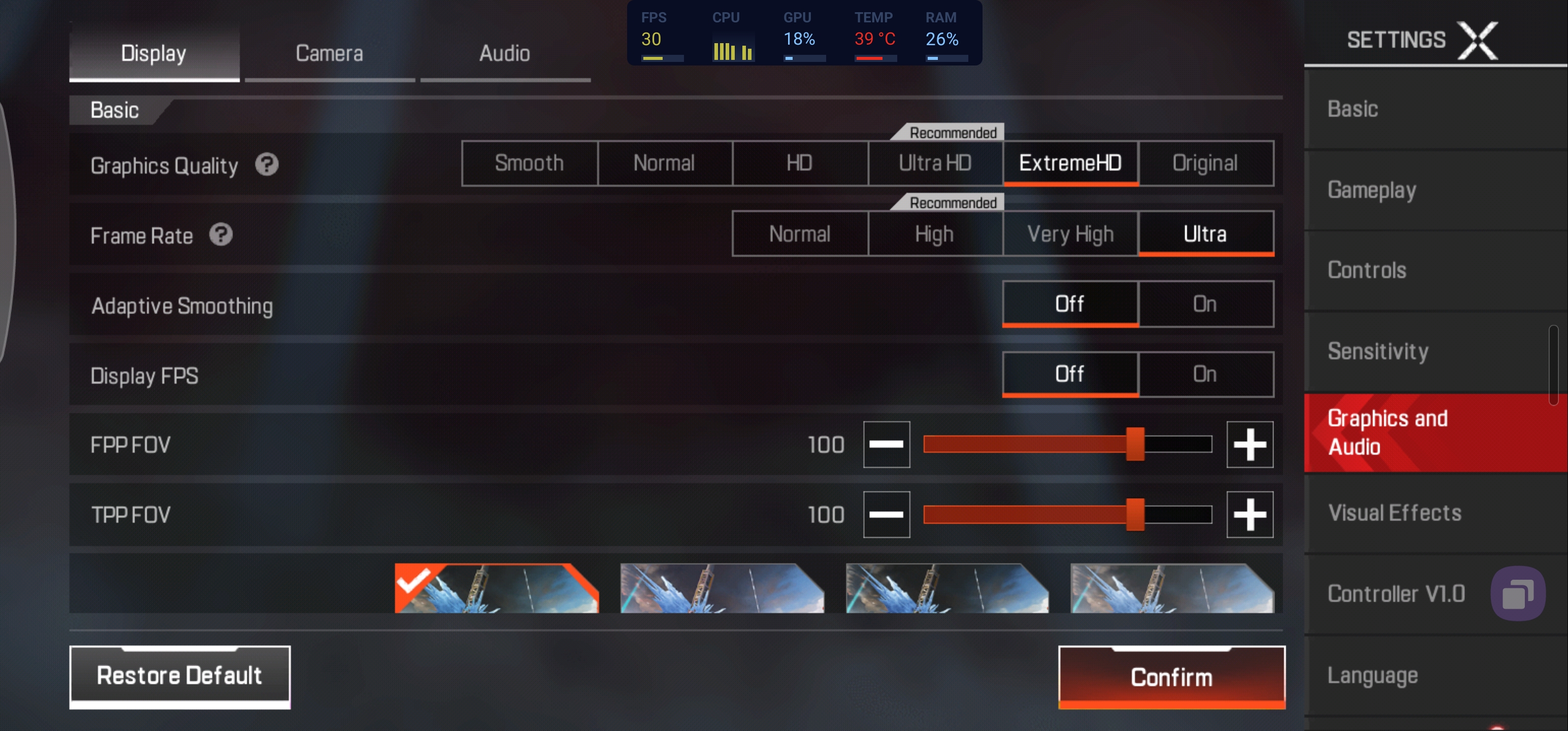This screenshot has width=1568, height=731.
Task: Set Frame Rate to Very High
Action: (x=1070, y=234)
